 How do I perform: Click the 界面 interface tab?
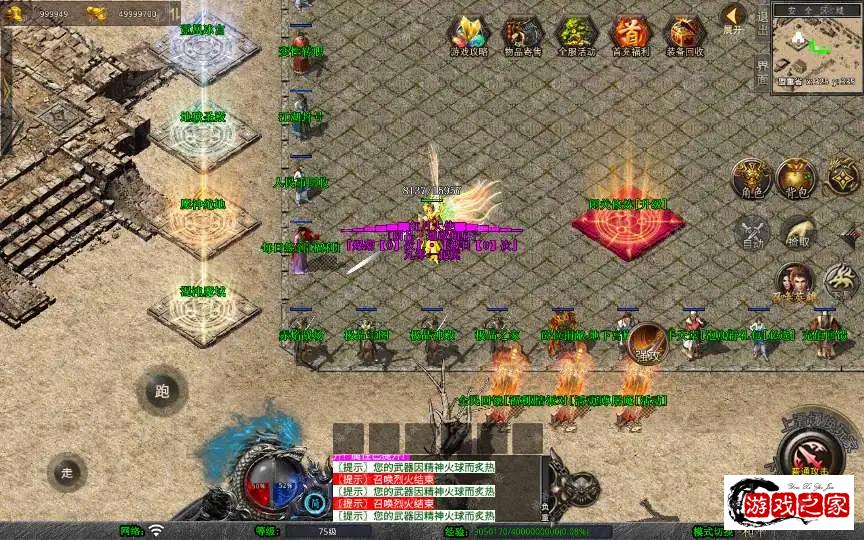pyautogui.click(x=762, y=72)
